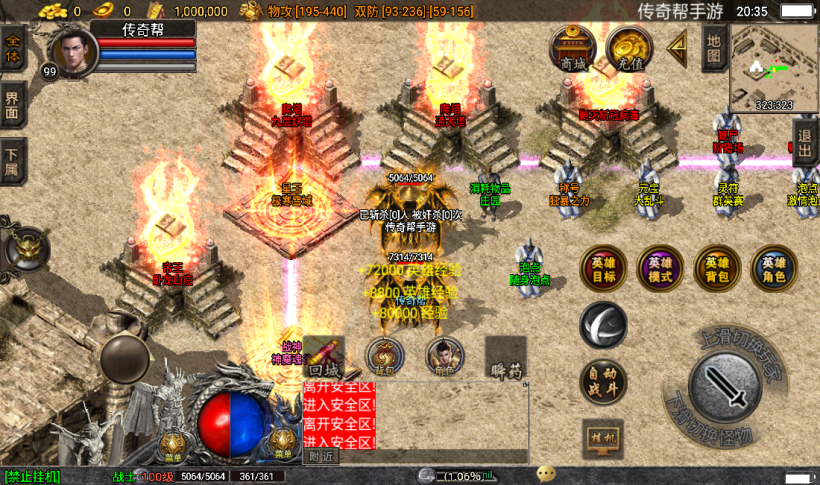
Task: Open the 地图 map button
Action: (713, 46)
